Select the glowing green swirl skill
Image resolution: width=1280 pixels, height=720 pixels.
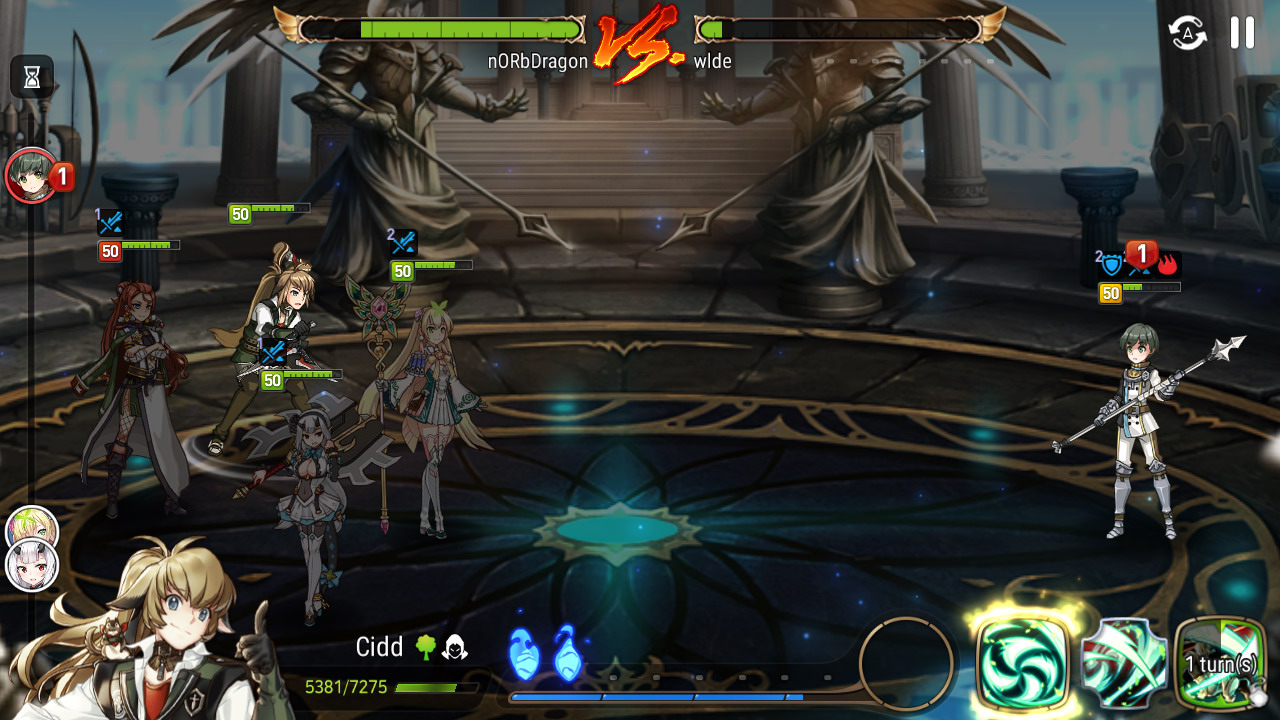[1021, 661]
